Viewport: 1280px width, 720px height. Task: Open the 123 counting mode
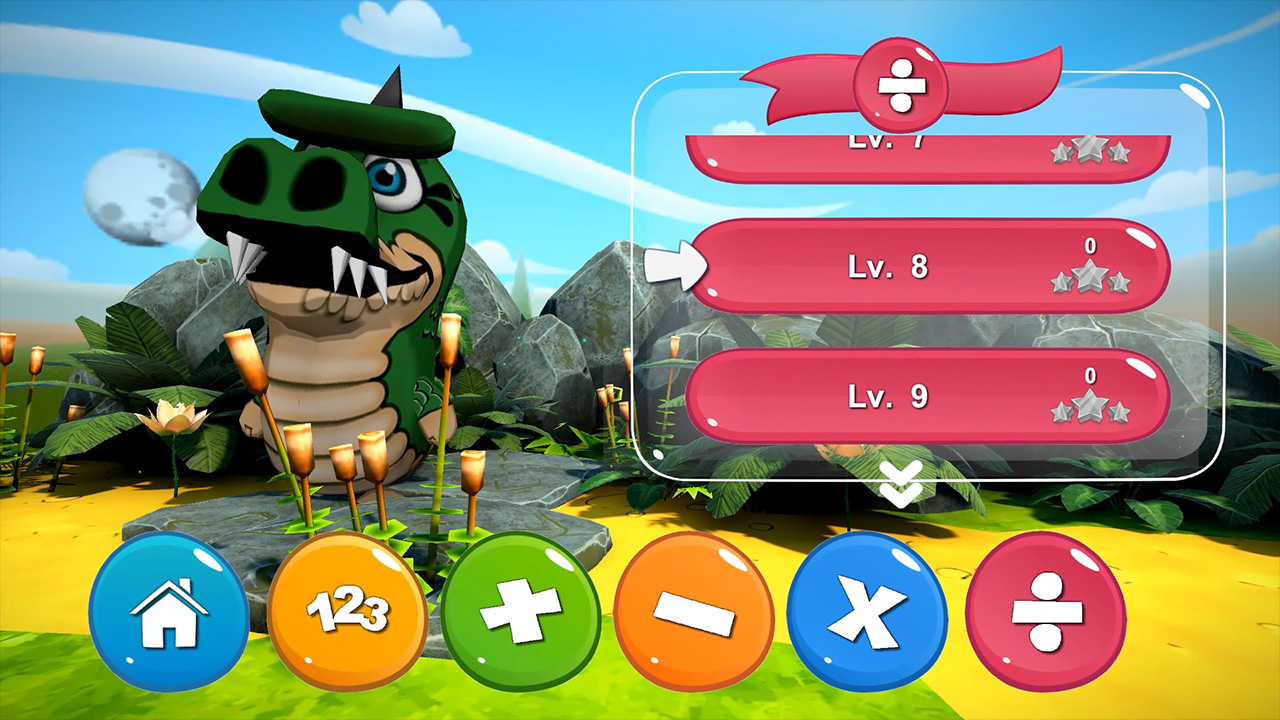[348, 612]
